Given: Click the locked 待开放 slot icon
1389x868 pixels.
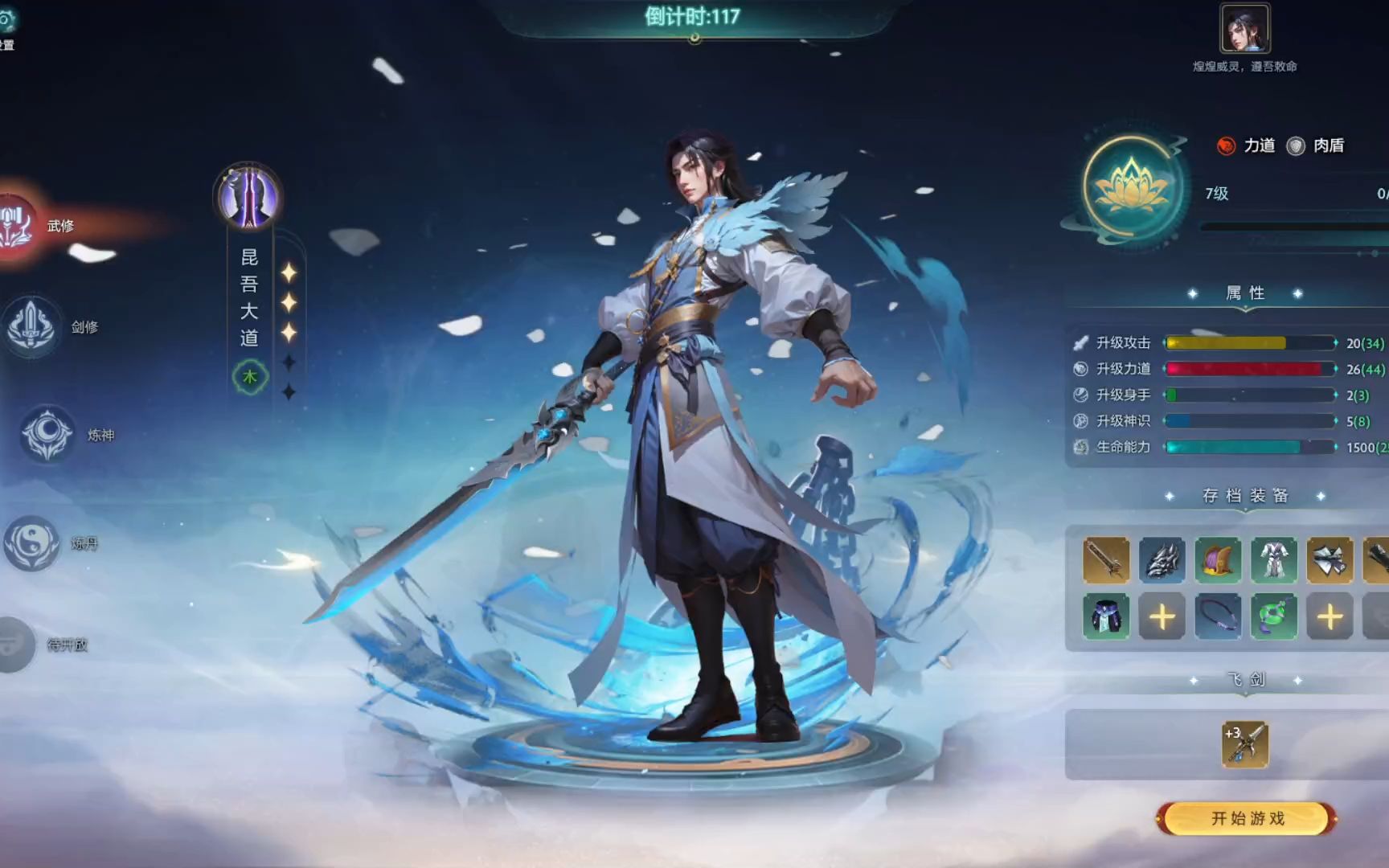Looking at the screenshot, I should pyautogui.click(x=11, y=643).
